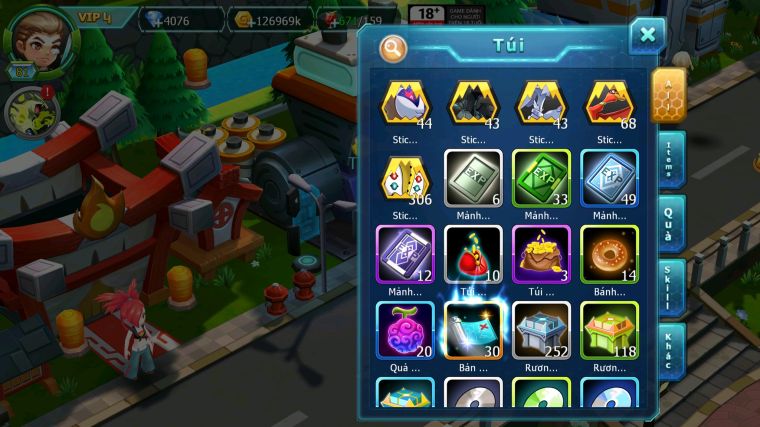
Task: Select the treasure map item
Action: coord(473,329)
